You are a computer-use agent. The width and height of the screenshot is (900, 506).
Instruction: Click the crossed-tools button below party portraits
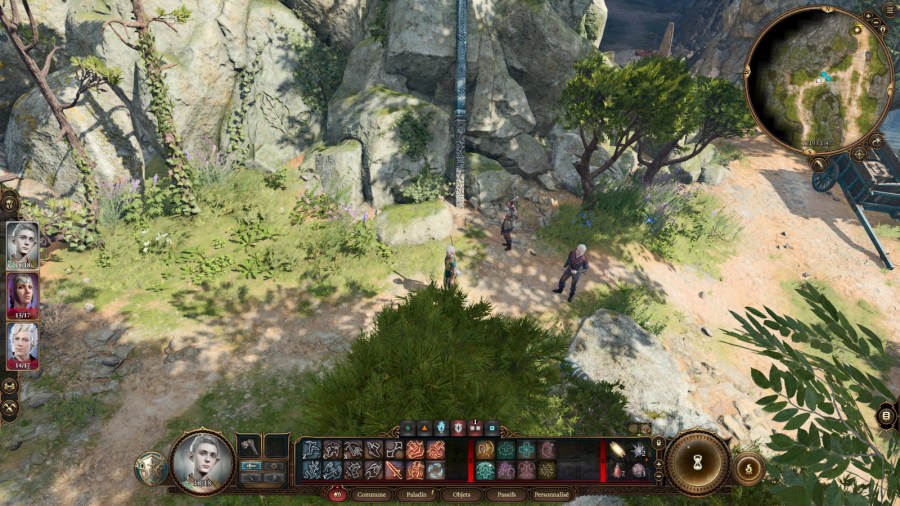coord(10,408)
